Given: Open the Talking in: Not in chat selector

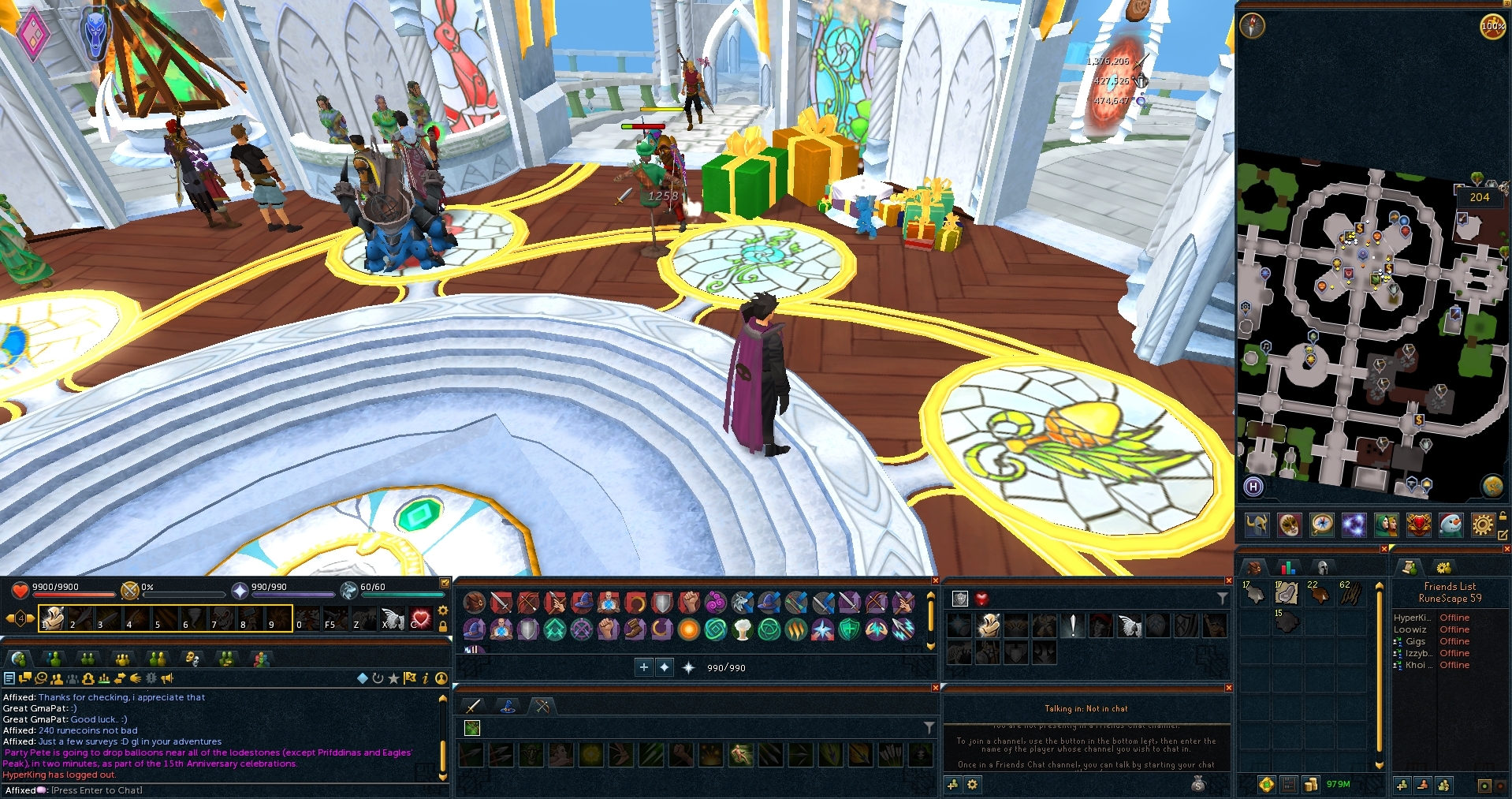Looking at the screenshot, I should 1088,708.
